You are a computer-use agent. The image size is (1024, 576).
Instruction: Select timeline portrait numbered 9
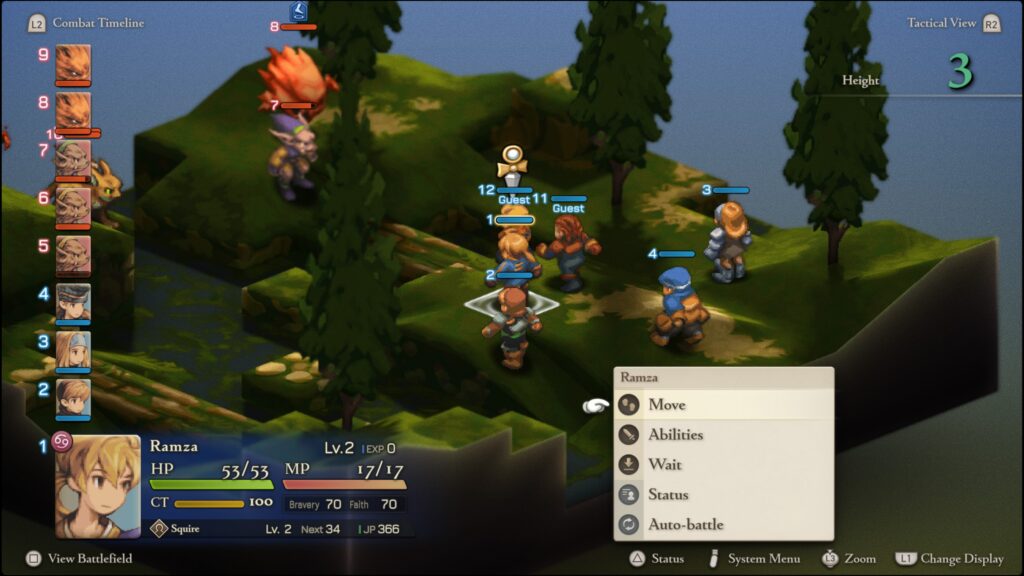tap(73, 63)
